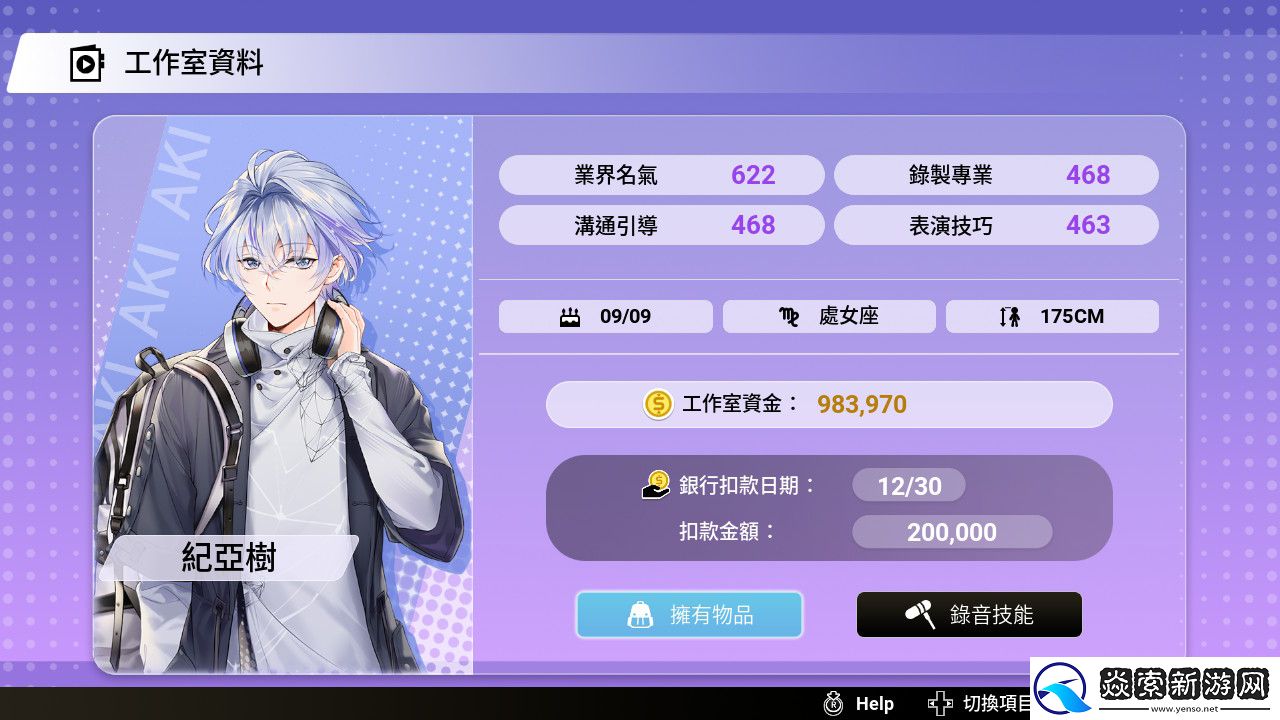Open the 擁有物品 items panel

tap(688, 614)
